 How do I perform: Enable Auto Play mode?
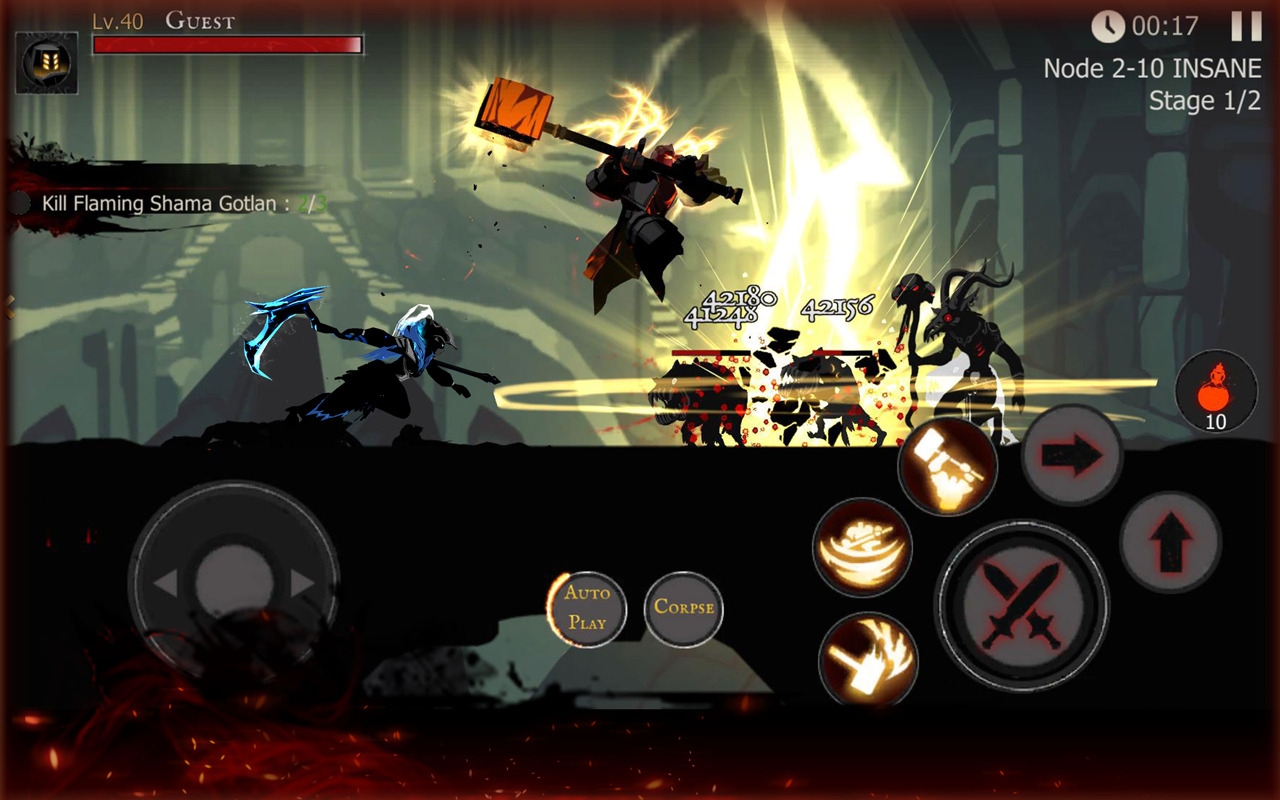[588, 609]
